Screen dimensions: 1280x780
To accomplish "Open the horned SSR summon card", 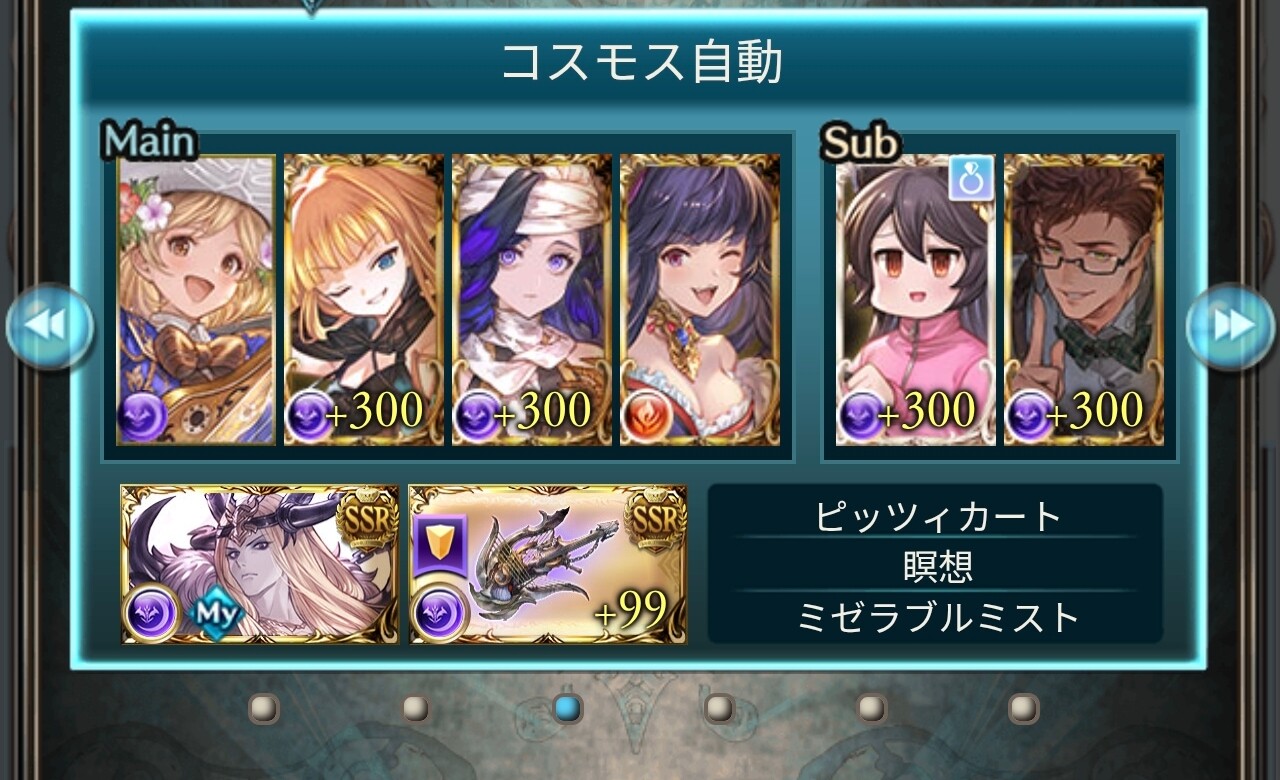I will (x=260, y=564).
